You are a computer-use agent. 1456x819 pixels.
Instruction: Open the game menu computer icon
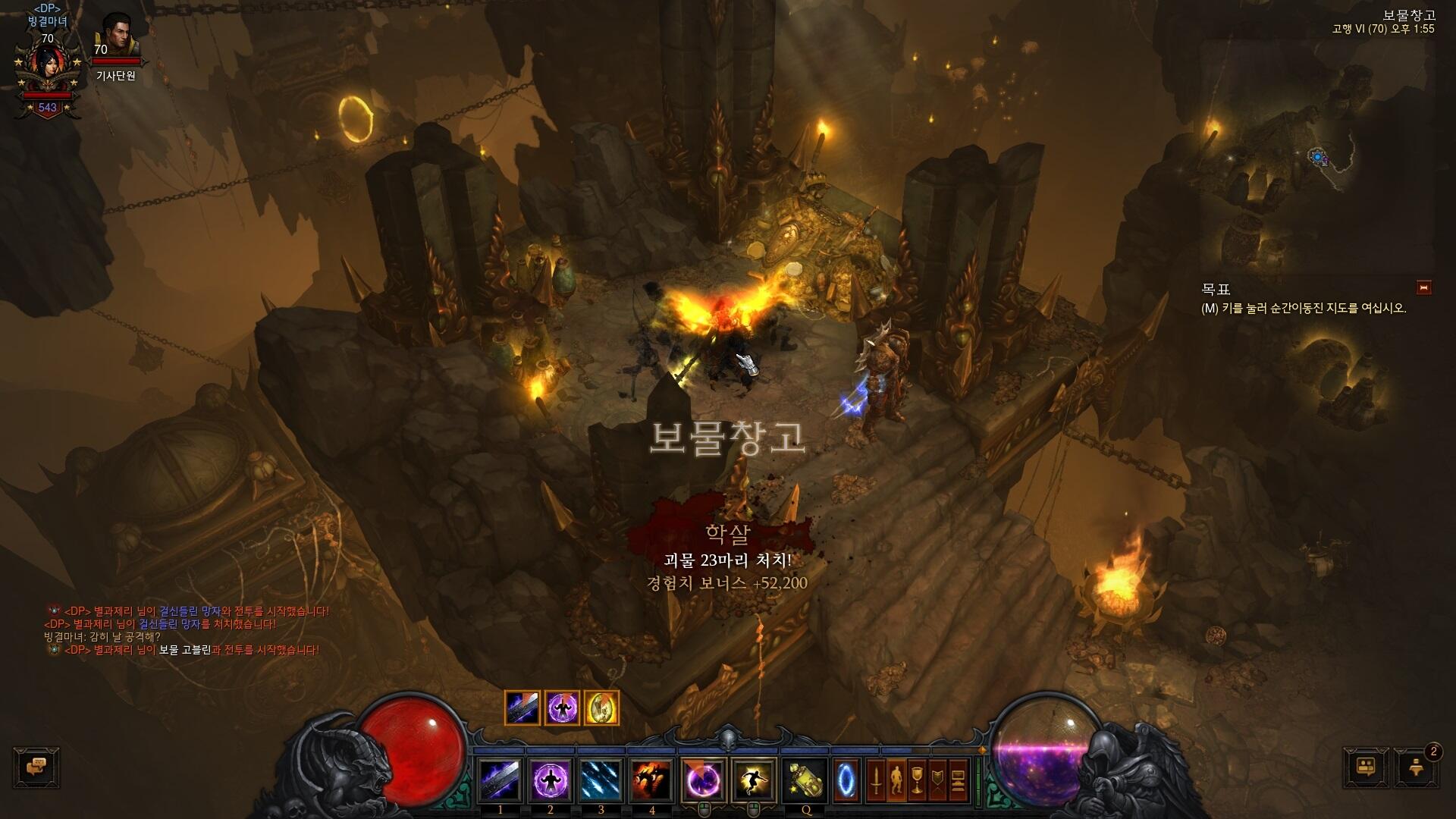coord(958,780)
